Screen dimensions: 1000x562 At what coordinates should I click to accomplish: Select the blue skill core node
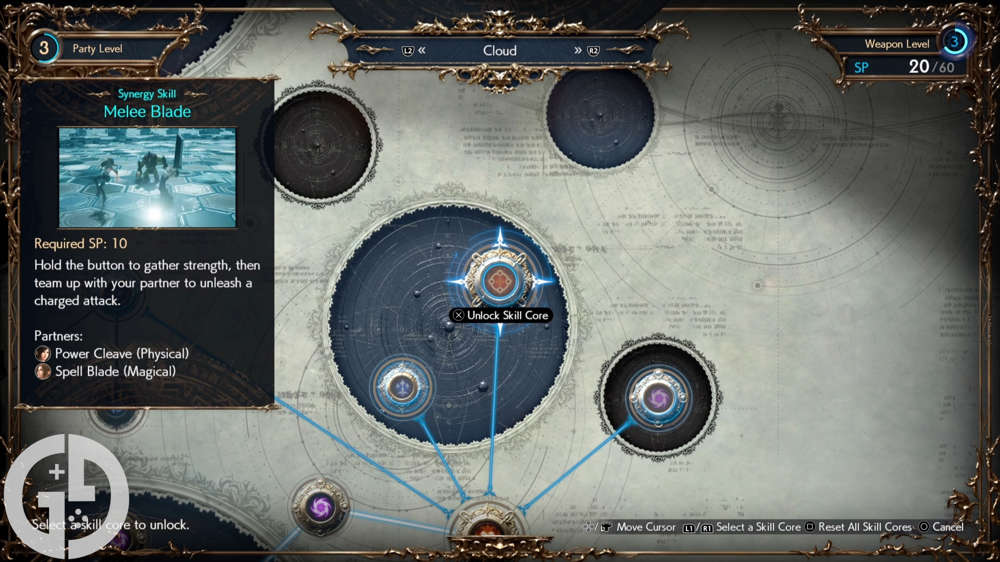point(402,386)
